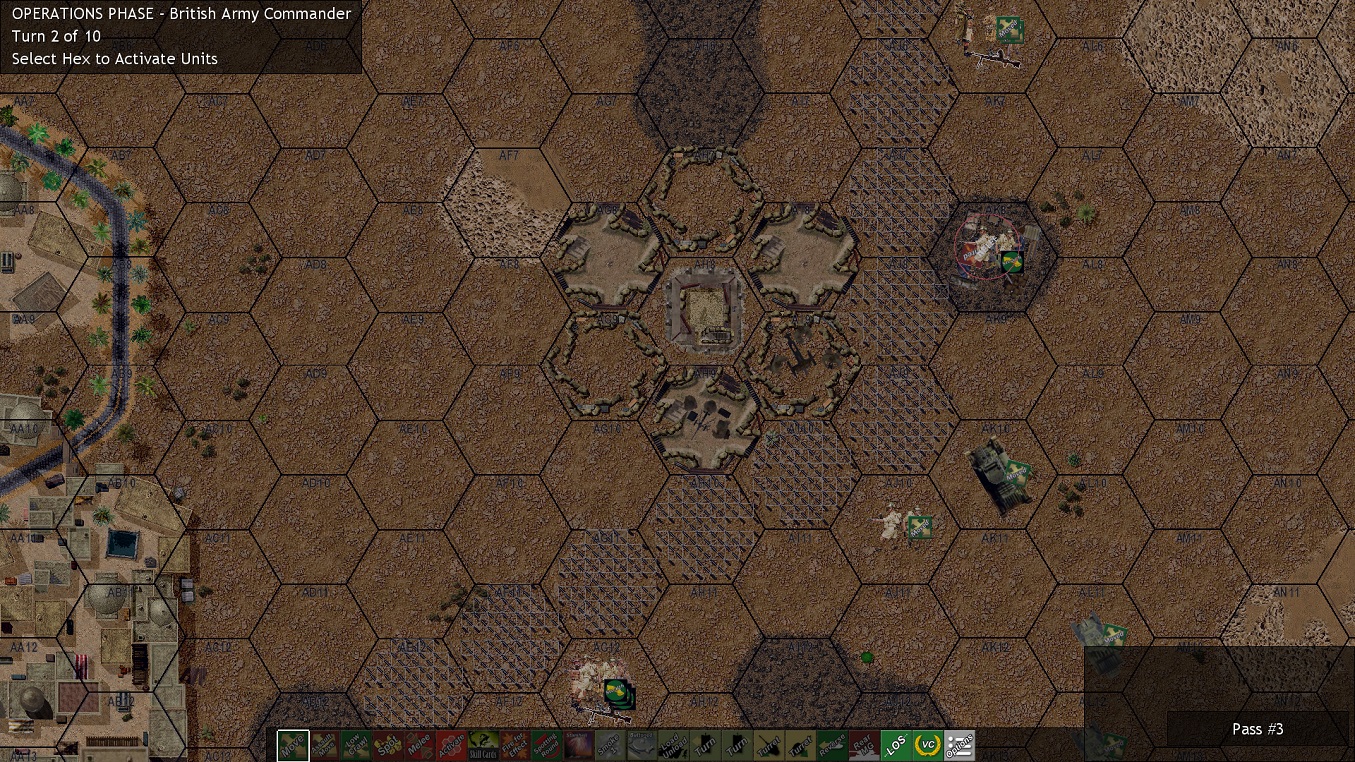Choose the Assault Move command
This screenshot has width=1355, height=762.
(x=325, y=745)
